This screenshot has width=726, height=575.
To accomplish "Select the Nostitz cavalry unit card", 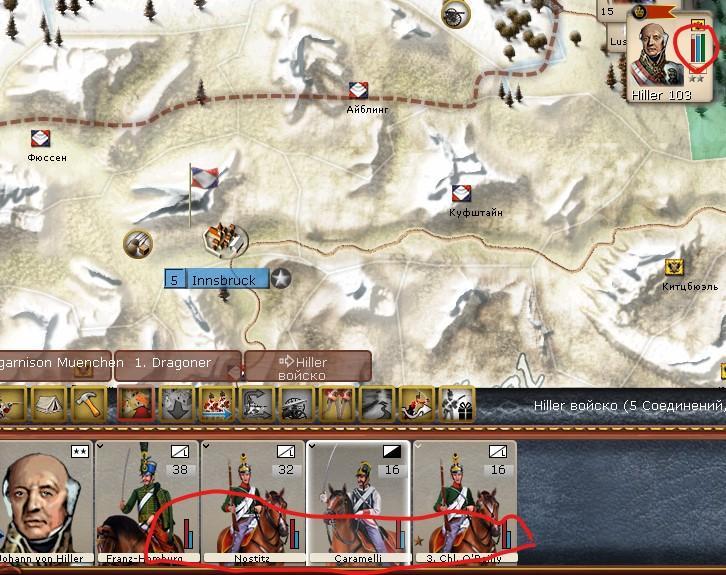I will tap(251, 502).
